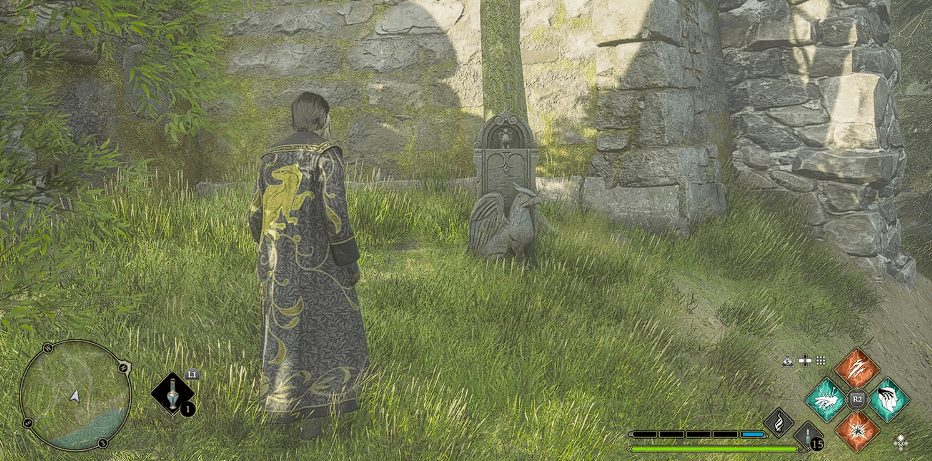Open the circular minimap

tap(75, 395)
